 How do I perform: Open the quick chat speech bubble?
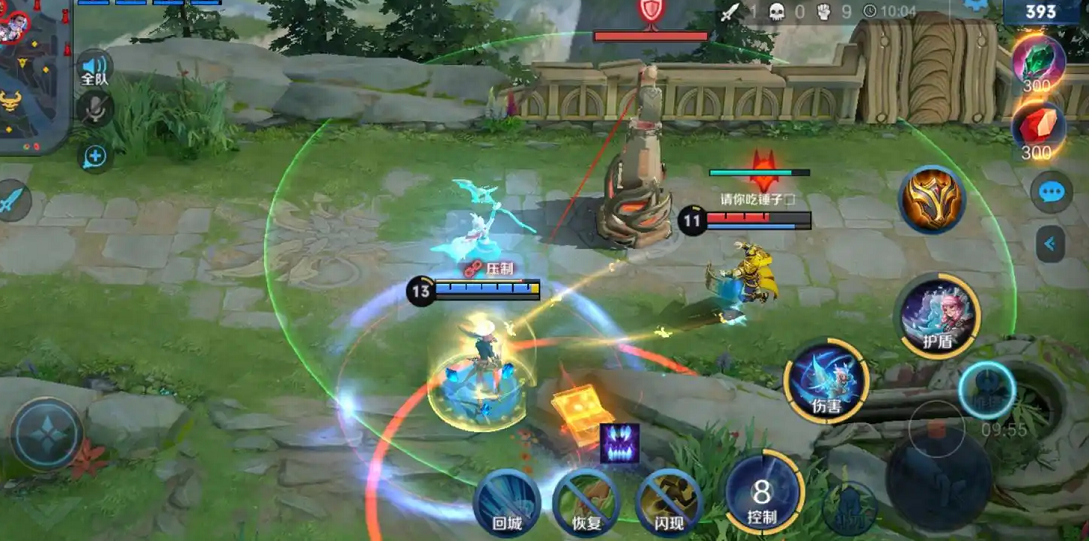click(x=1051, y=192)
